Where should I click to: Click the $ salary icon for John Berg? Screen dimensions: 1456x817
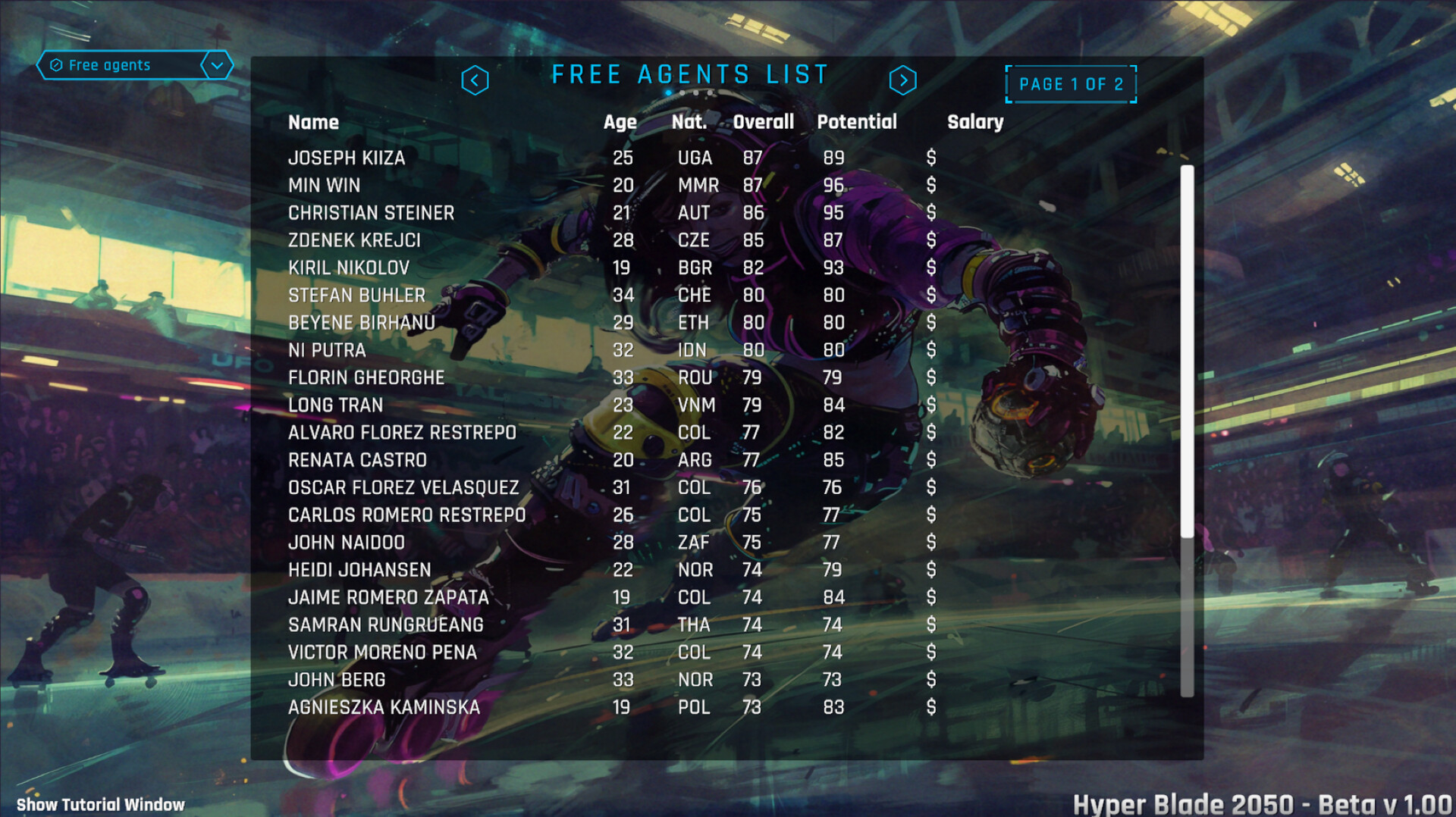click(931, 680)
